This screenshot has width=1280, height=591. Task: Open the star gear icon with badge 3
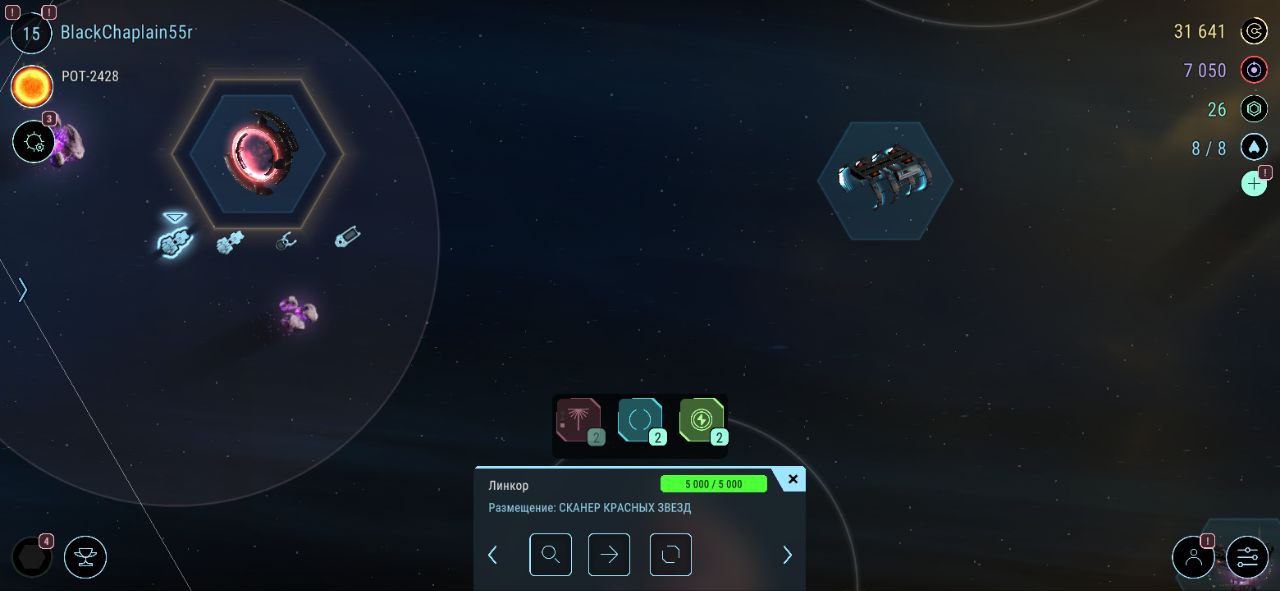coord(33,142)
